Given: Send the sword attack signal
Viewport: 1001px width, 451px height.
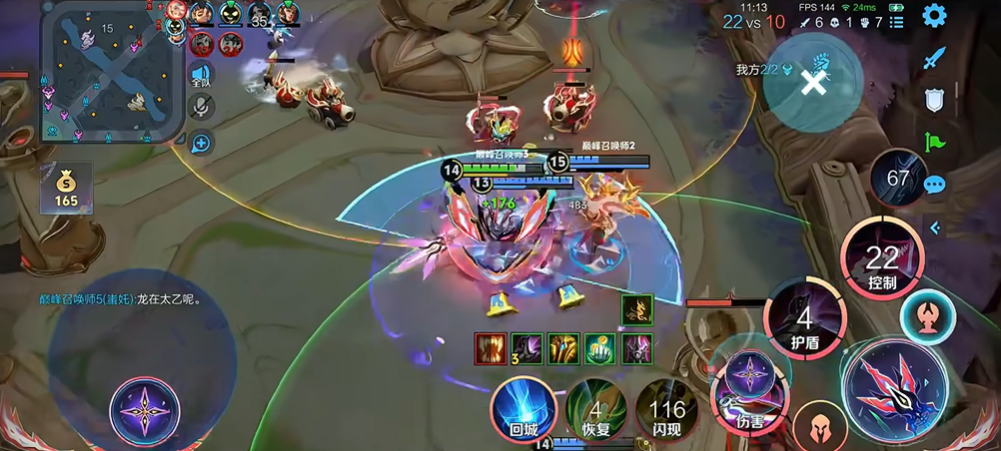Looking at the screenshot, I should coord(934,58).
